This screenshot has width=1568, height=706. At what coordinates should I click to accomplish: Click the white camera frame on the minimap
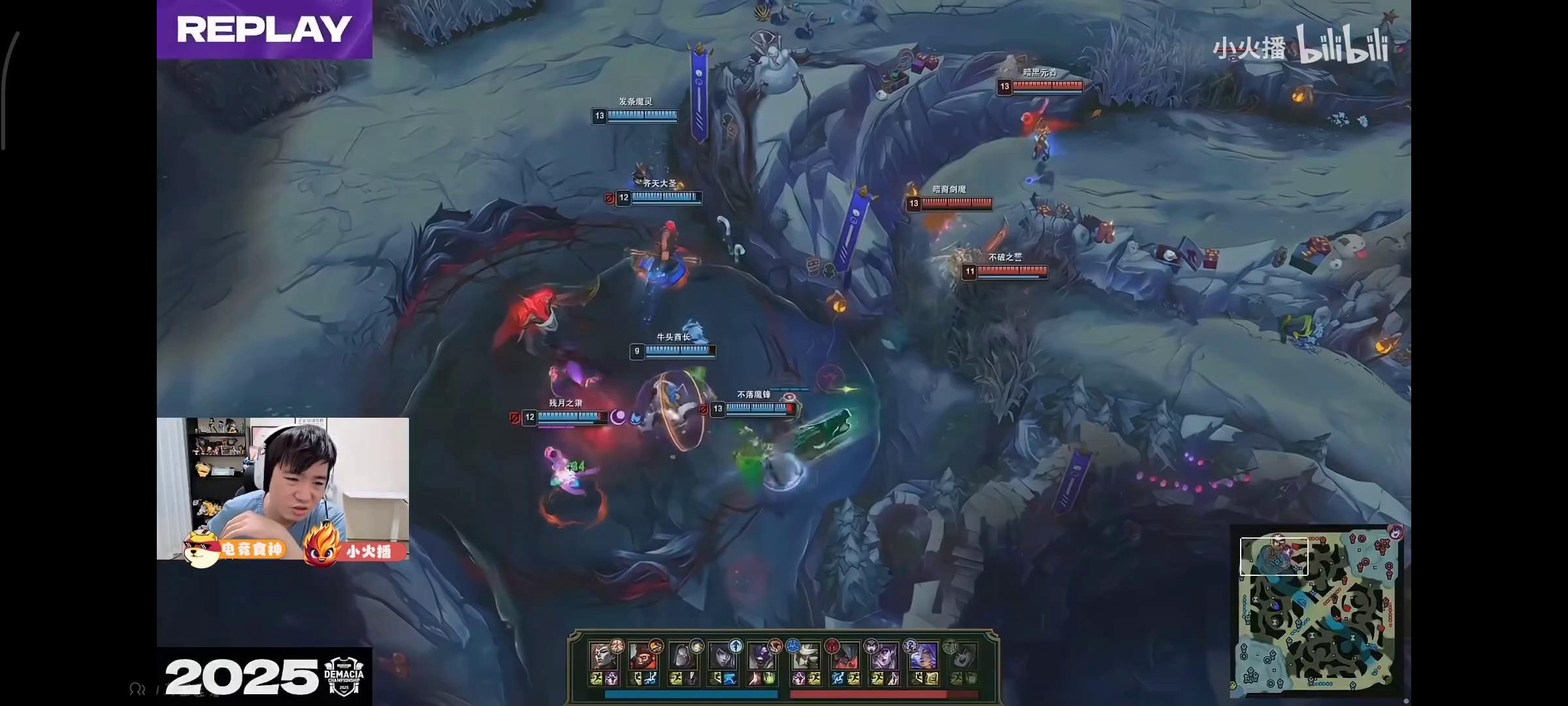(1274, 556)
